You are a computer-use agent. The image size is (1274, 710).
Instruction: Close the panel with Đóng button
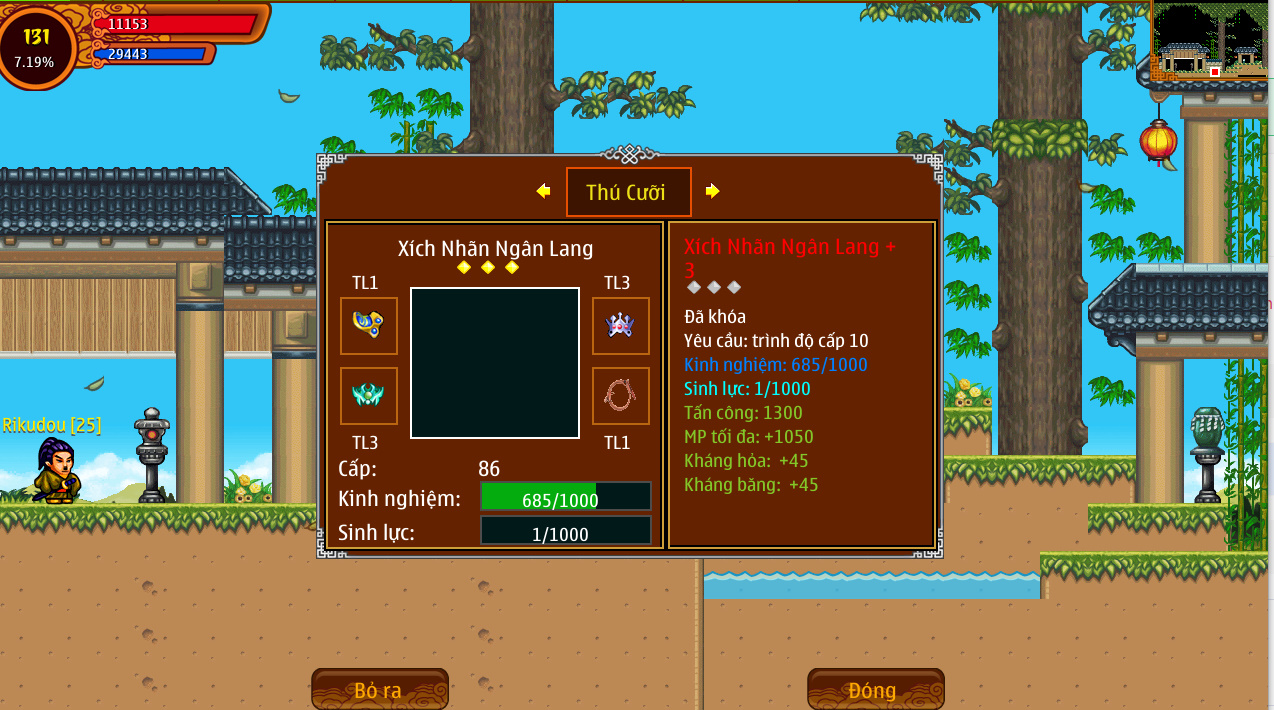[x=875, y=690]
